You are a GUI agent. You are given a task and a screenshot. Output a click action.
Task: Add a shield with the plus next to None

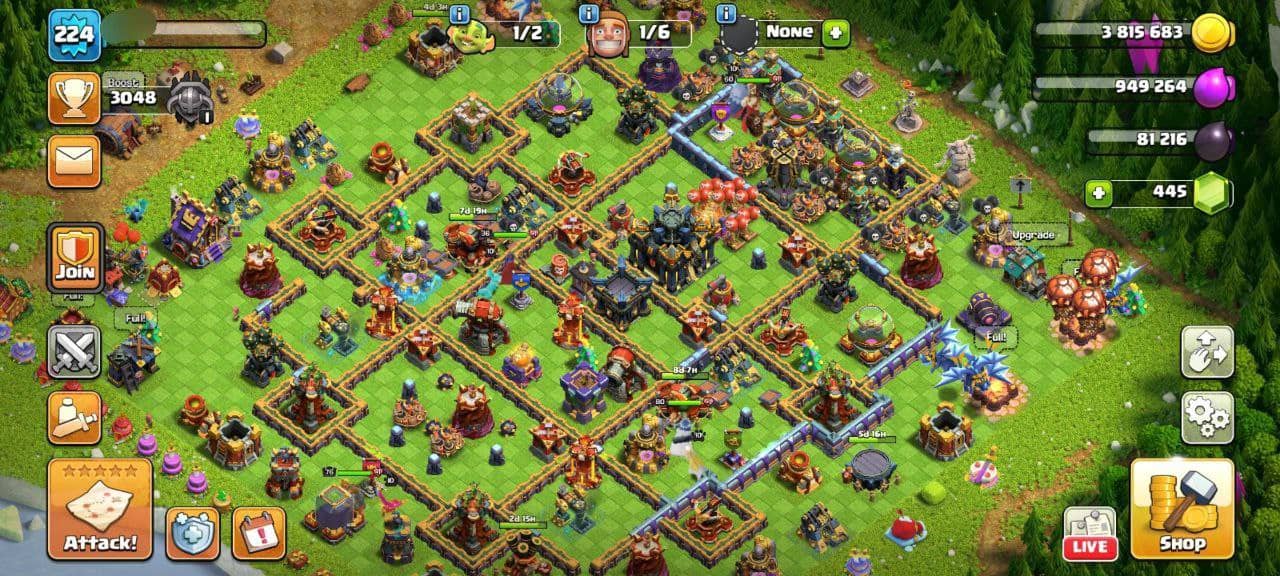(835, 34)
